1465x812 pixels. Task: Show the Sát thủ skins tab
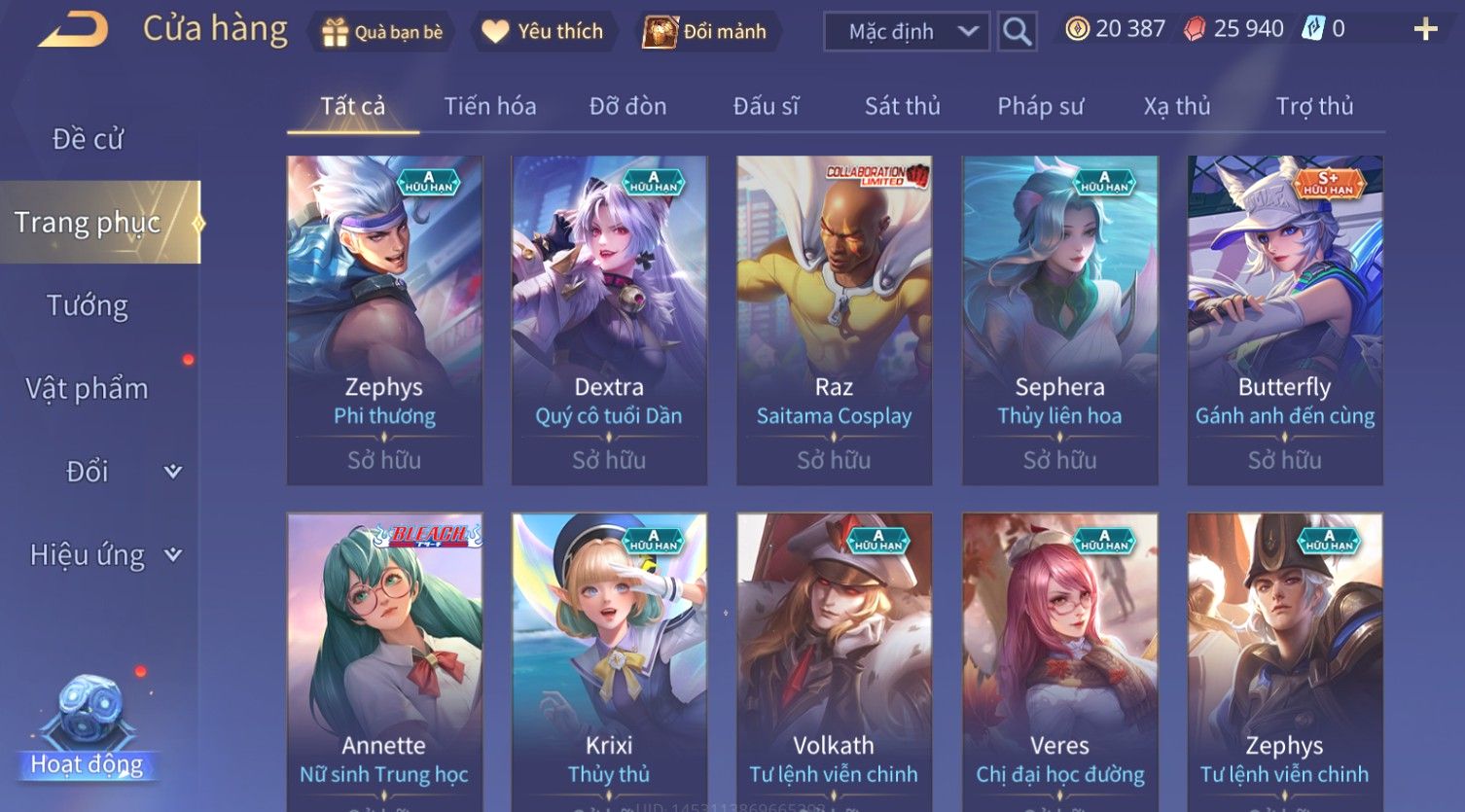click(902, 106)
